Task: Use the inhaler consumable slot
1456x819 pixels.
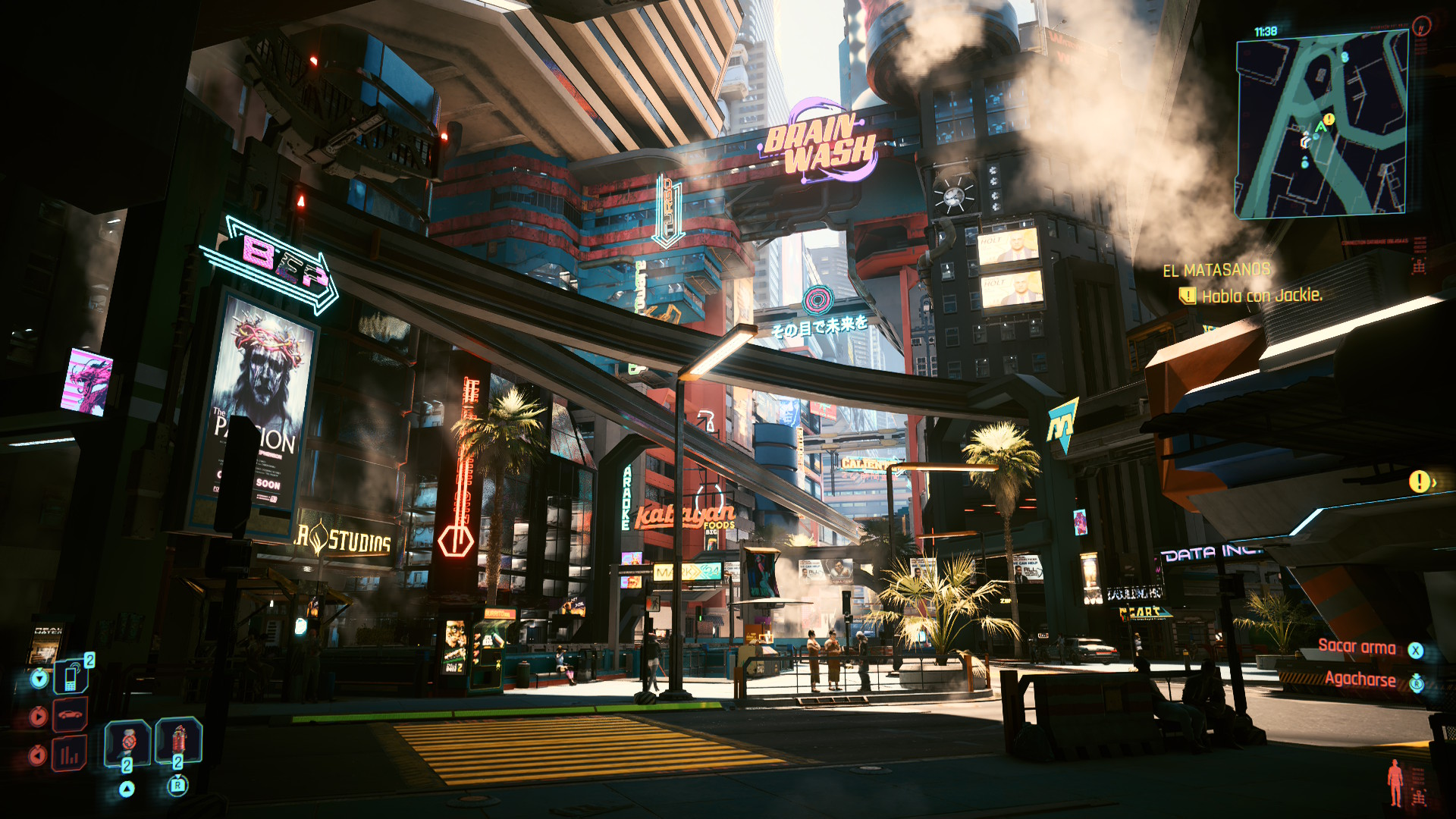Action: click(127, 741)
